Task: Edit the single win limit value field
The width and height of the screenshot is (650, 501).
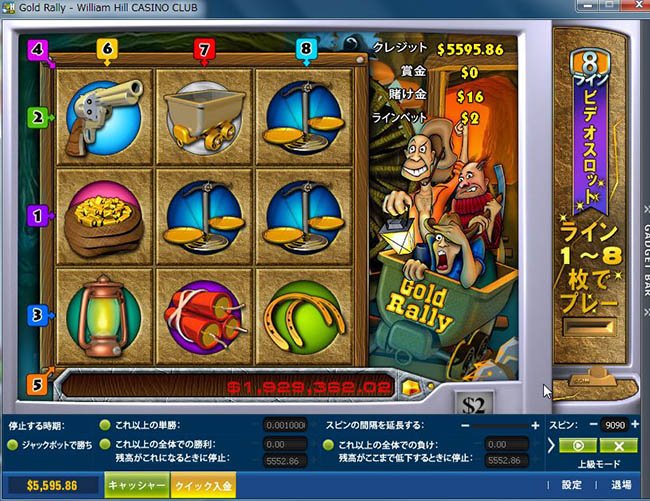Action: [x=285, y=425]
